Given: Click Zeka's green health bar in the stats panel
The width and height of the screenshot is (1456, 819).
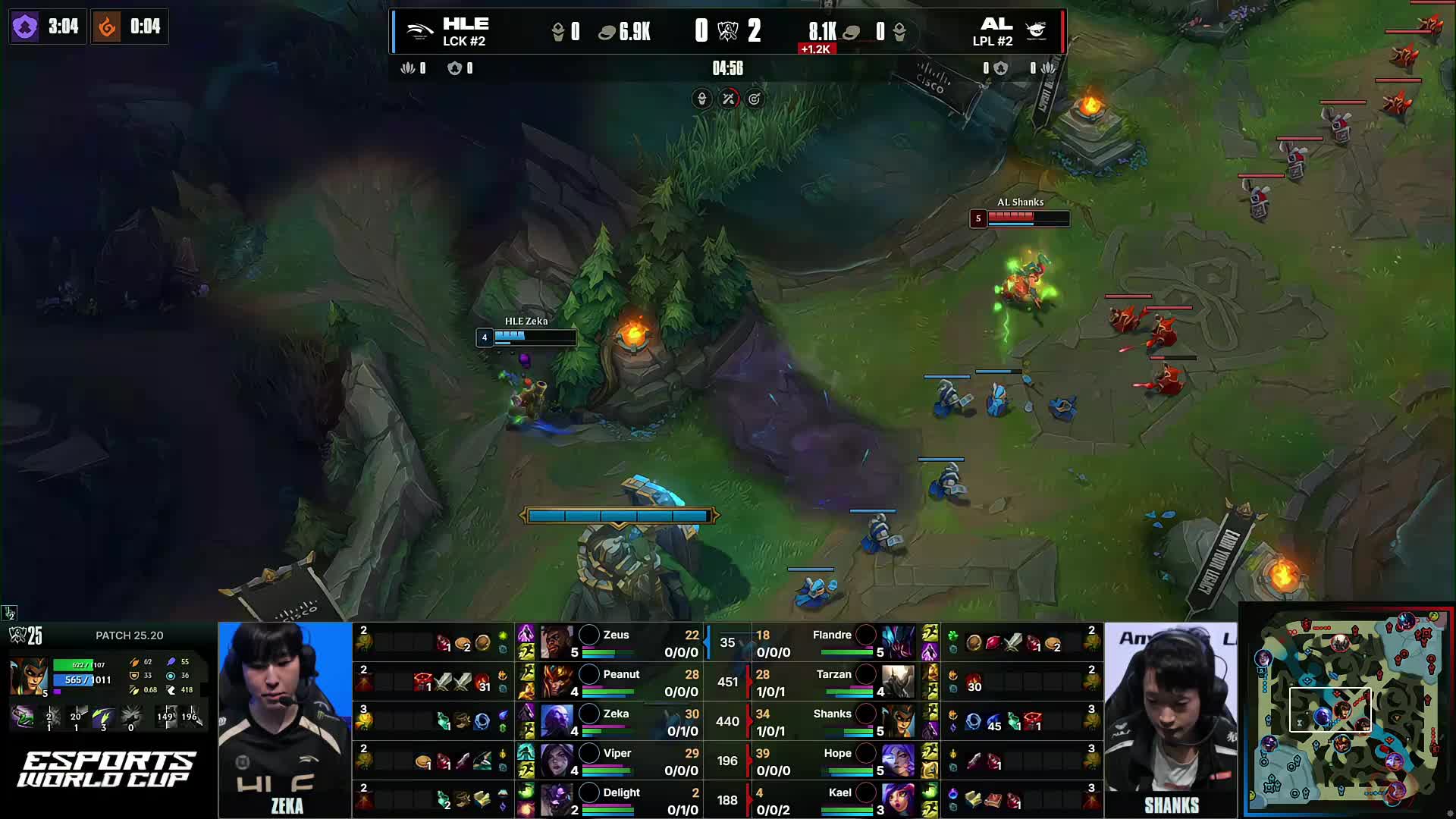Looking at the screenshot, I should coord(607,731).
